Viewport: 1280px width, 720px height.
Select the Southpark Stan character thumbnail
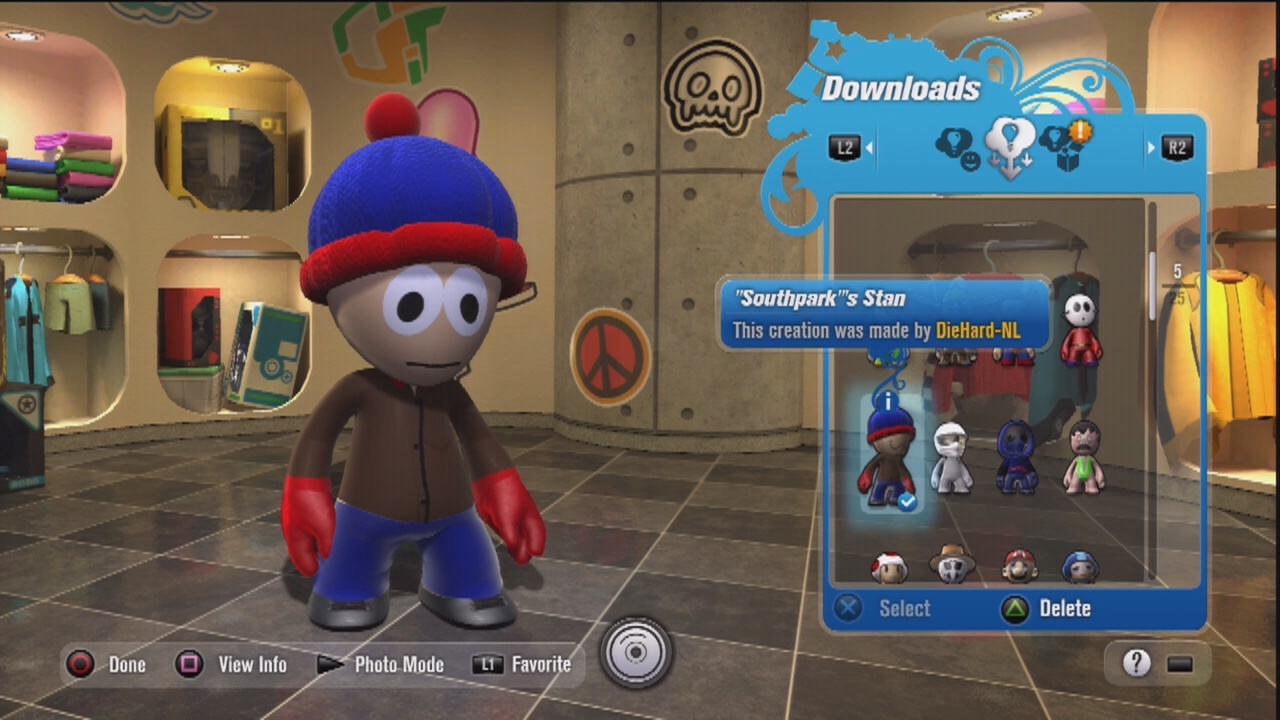tap(888, 455)
